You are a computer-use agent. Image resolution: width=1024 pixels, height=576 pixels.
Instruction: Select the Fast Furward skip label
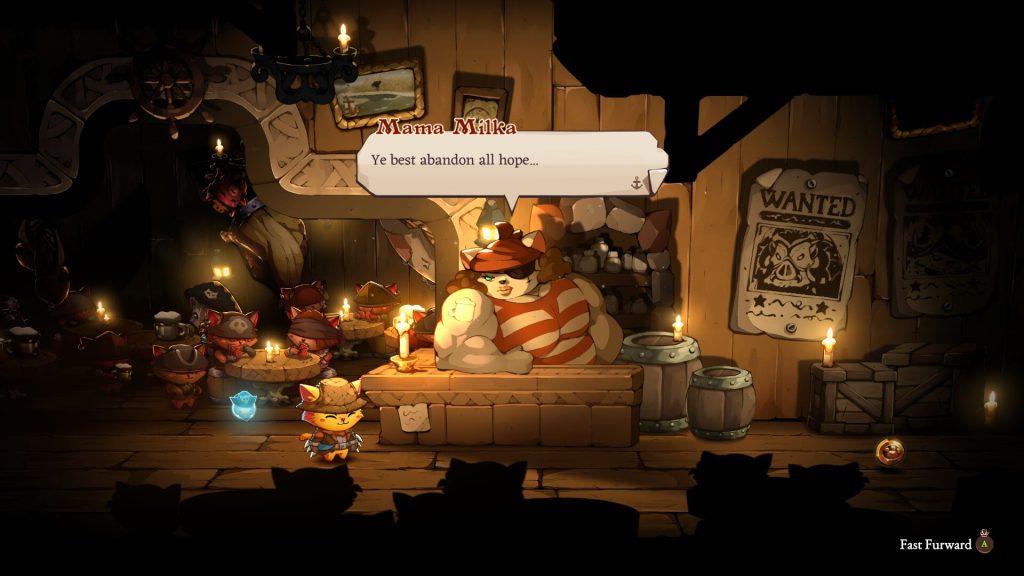point(935,545)
